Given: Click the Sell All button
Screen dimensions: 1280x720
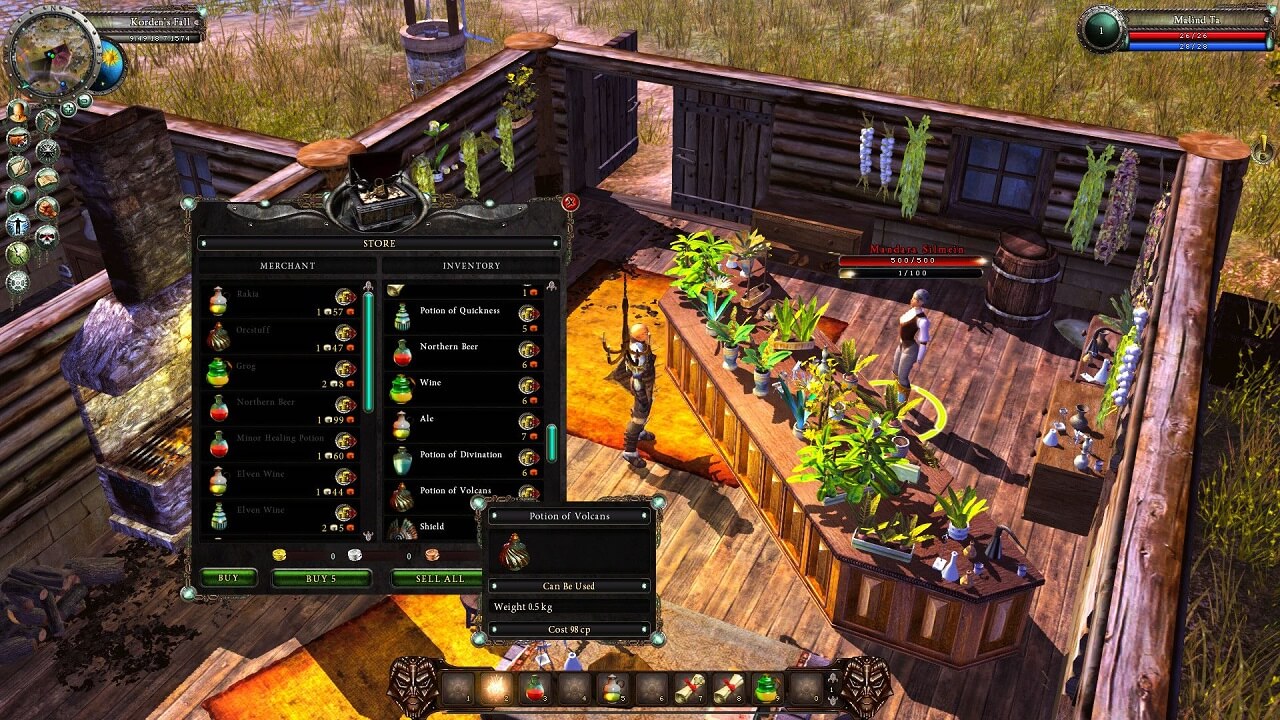Looking at the screenshot, I should pyautogui.click(x=440, y=578).
